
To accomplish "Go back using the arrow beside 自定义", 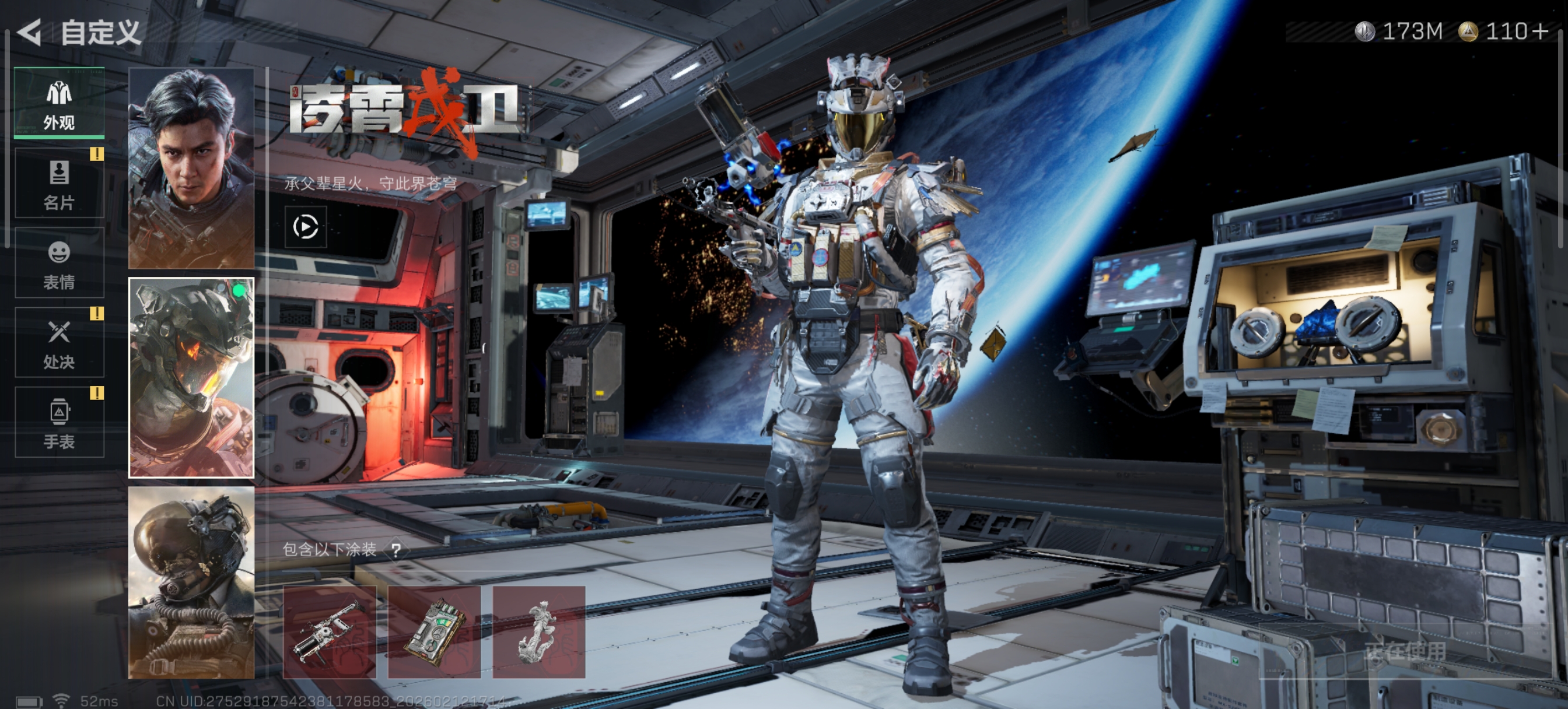I will point(30,32).
